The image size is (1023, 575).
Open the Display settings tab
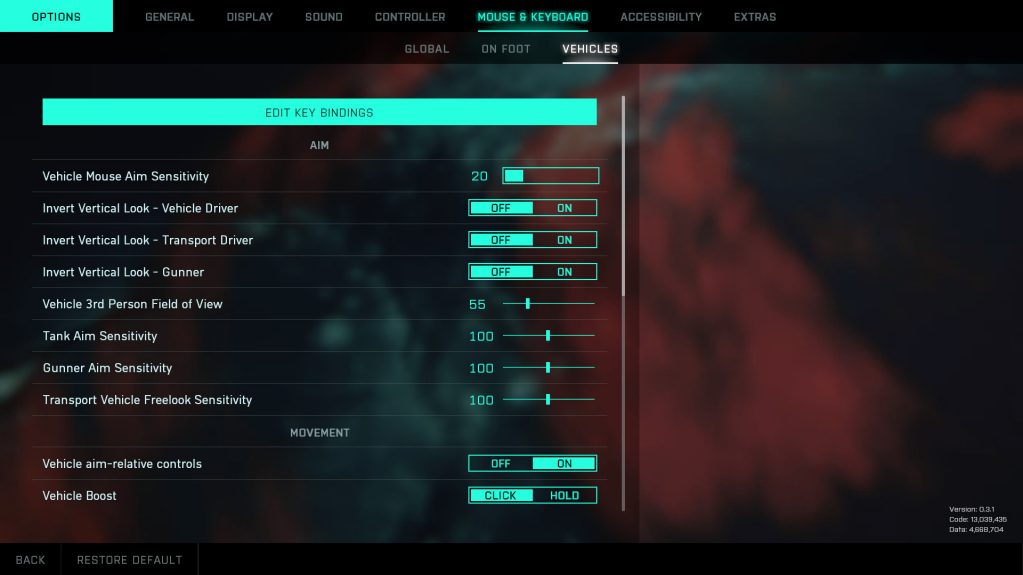250,17
